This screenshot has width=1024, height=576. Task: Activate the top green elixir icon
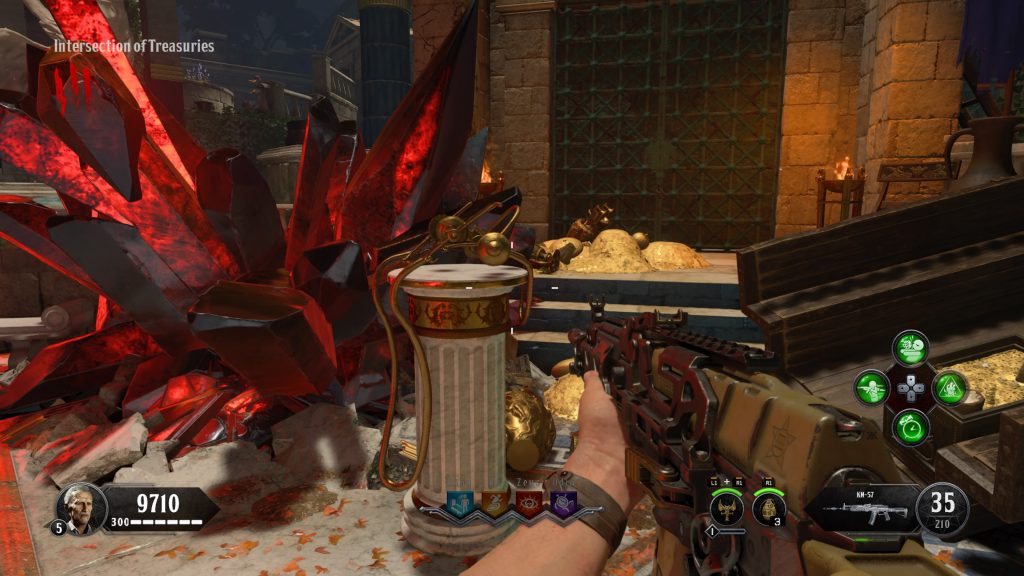(910, 348)
